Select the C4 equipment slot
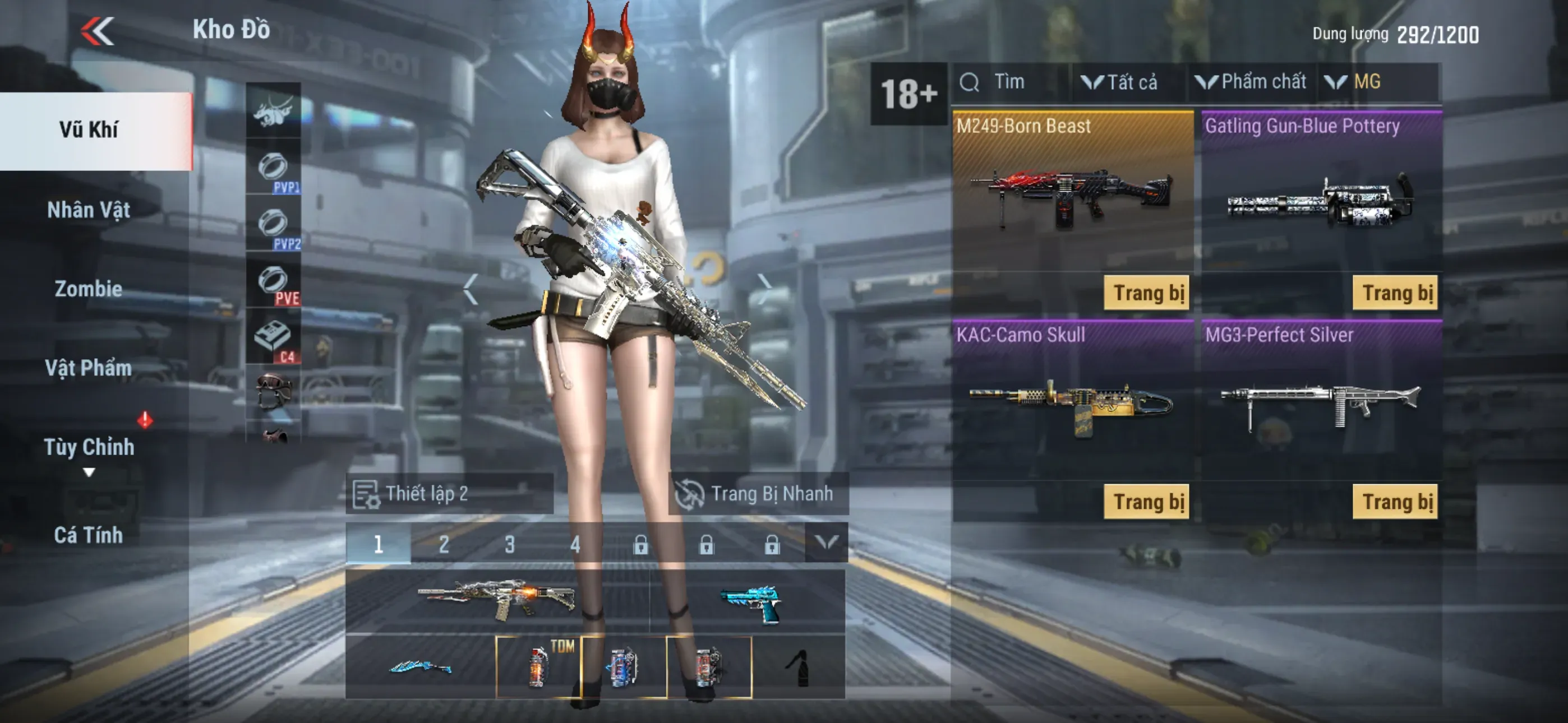This screenshot has width=1568, height=723. click(x=273, y=339)
